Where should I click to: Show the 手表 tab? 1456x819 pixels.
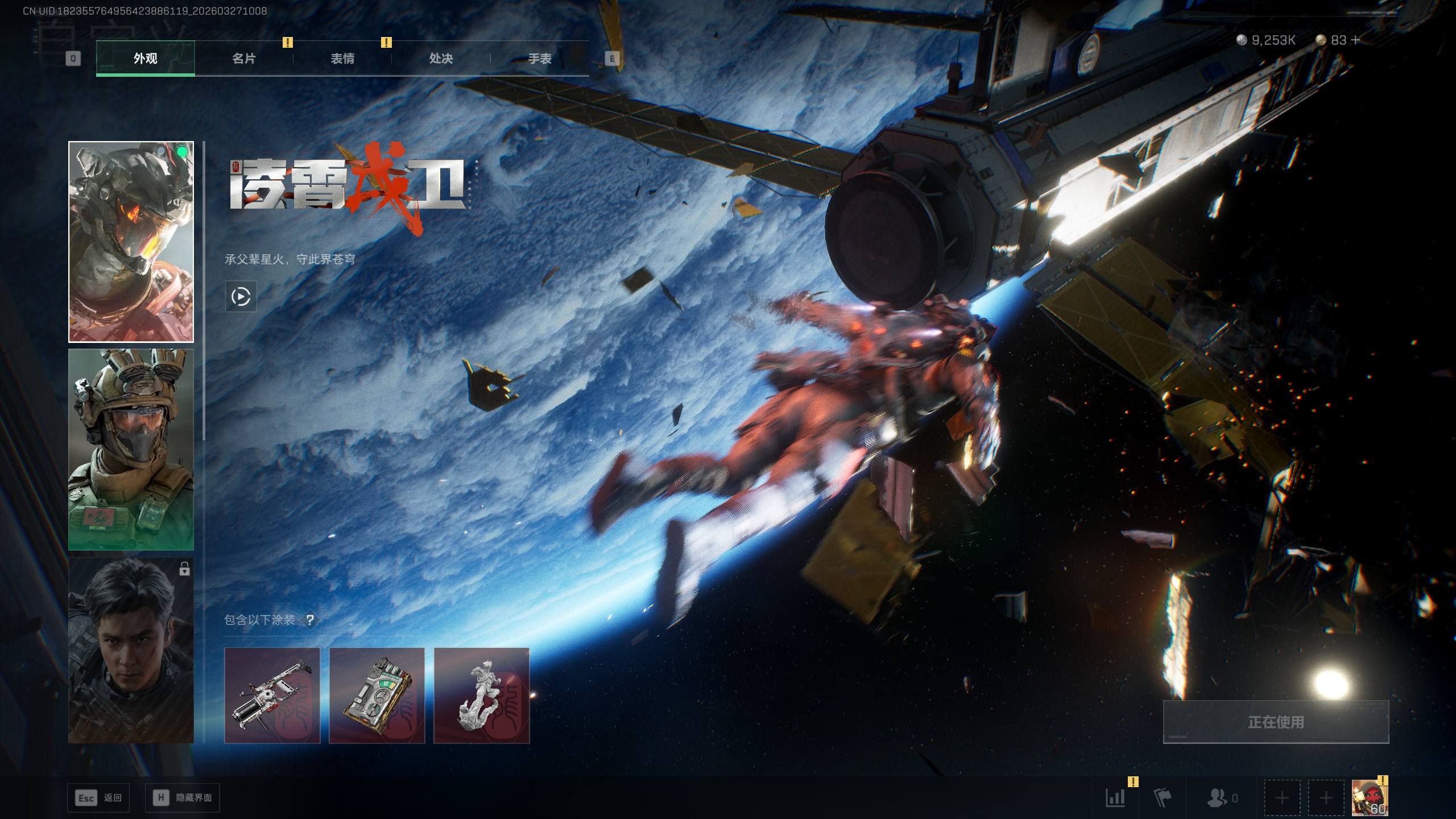[x=539, y=58]
